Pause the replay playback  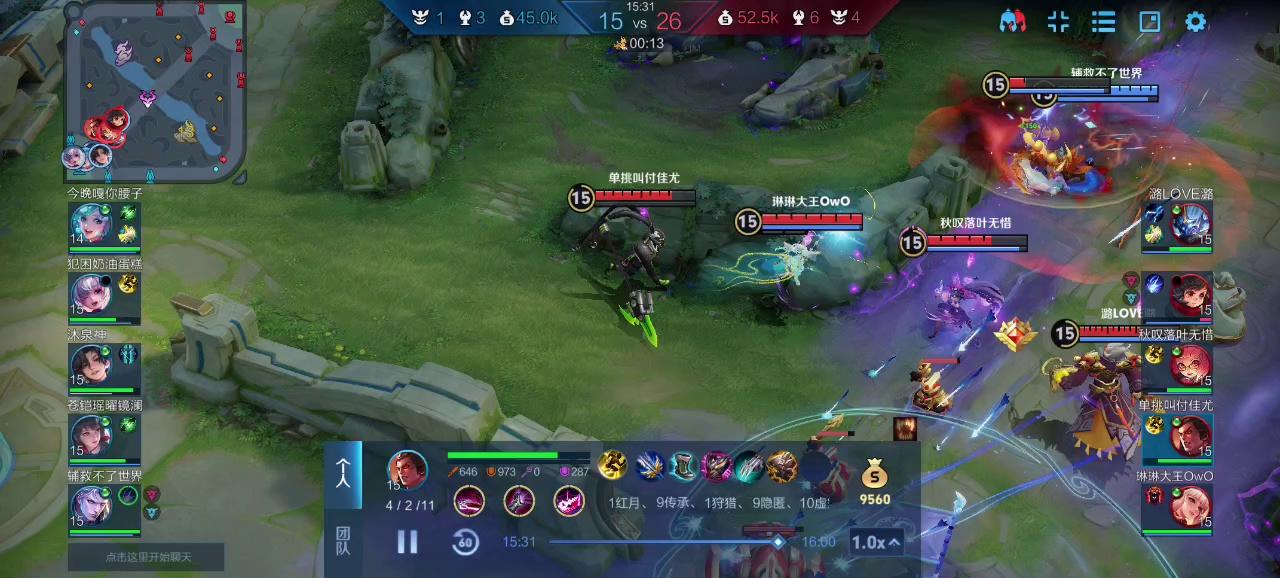[407, 542]
